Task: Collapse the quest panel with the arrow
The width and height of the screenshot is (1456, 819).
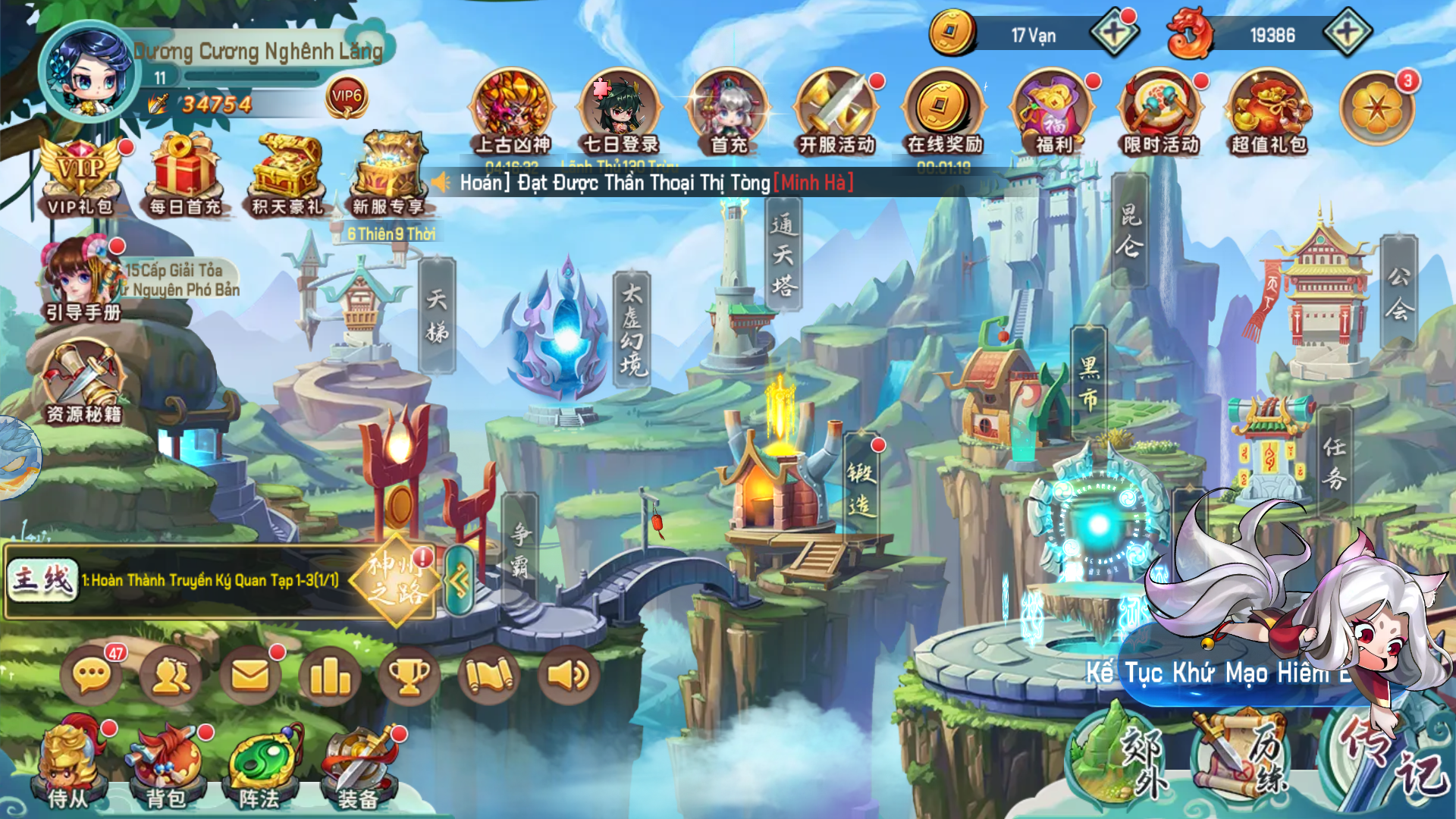Action: [x=460, y=581]
